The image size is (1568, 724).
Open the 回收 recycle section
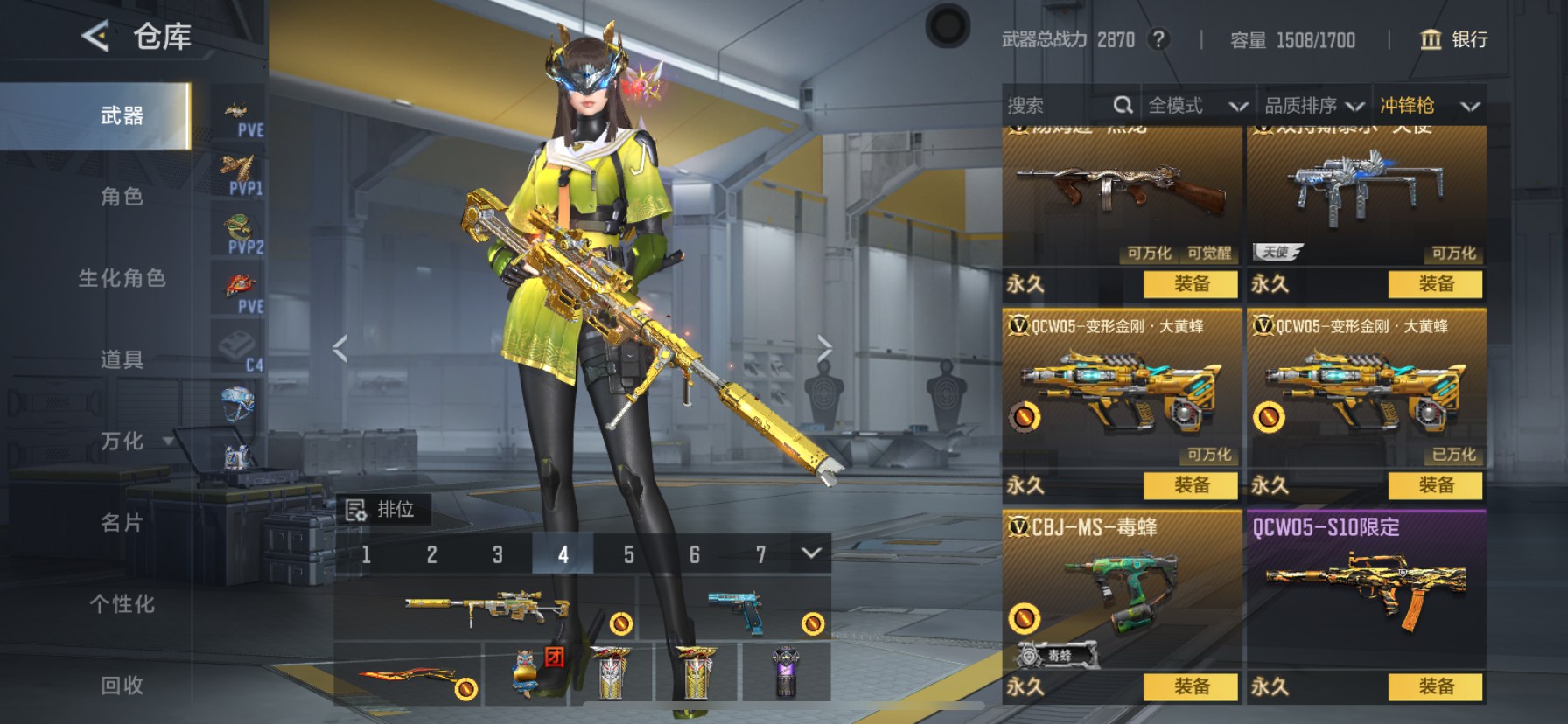pyautogui.click(x=122, y=686)
